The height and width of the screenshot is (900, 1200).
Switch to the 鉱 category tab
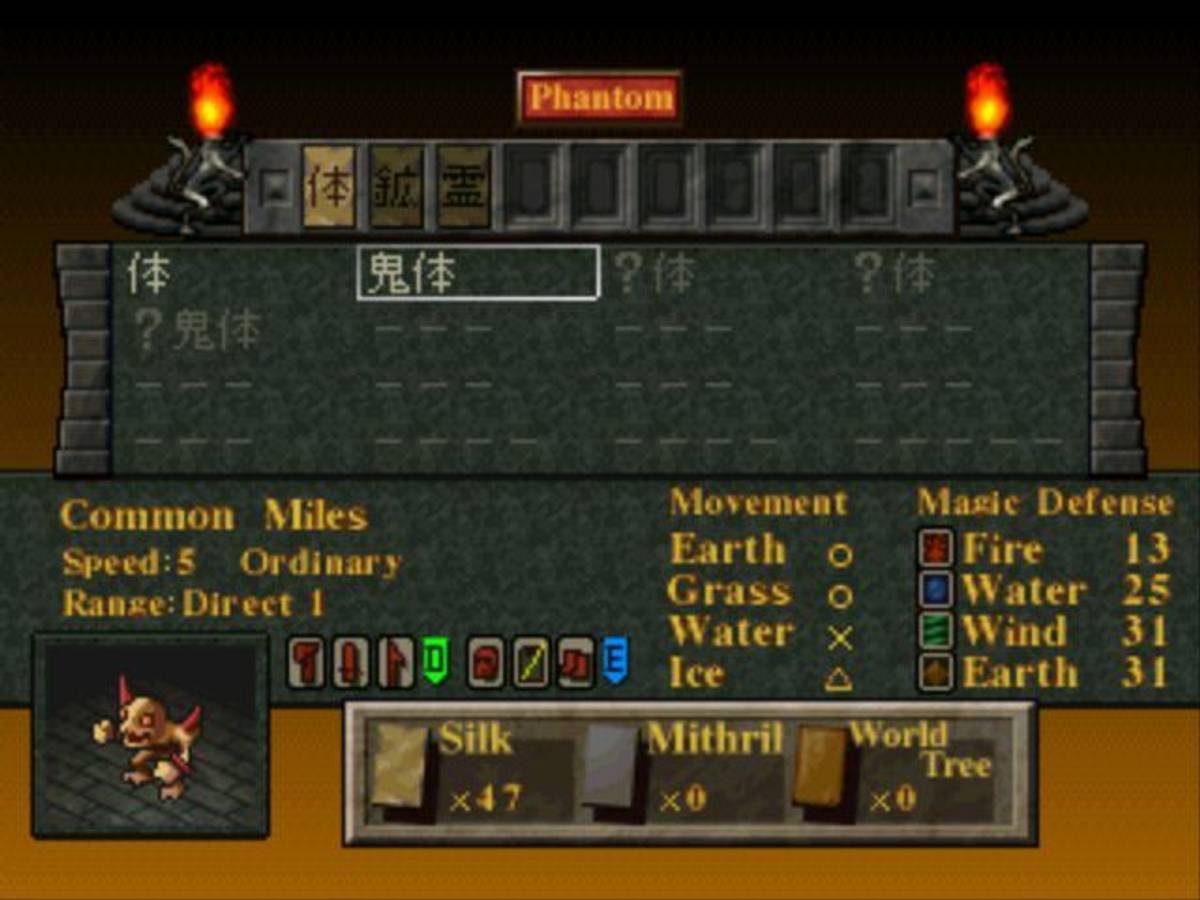(x=396, y=187)
